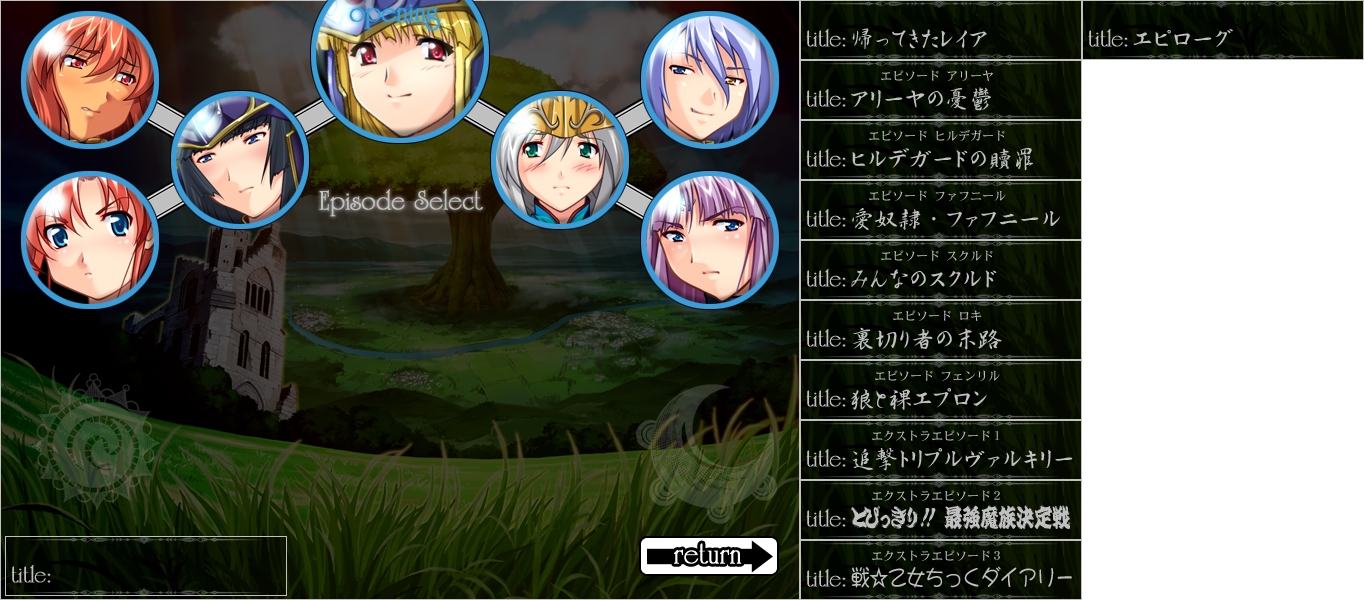Select the red-haired blue-eyed girl portrait
This screenshot has height=600, width=1364.
click(90, 240)
